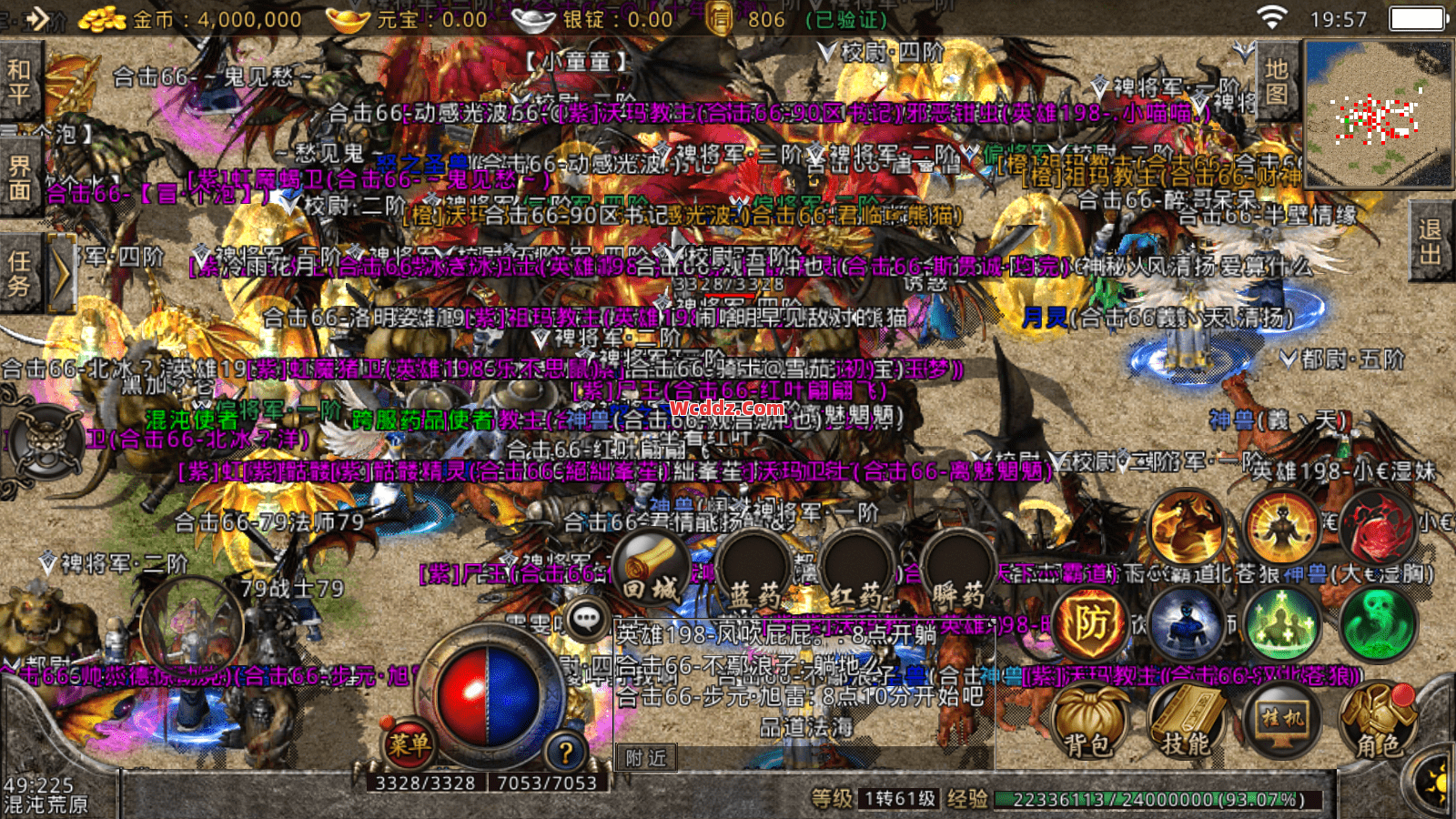
Task: Open the 角色 character sheet
Action: coord(1378,723)
